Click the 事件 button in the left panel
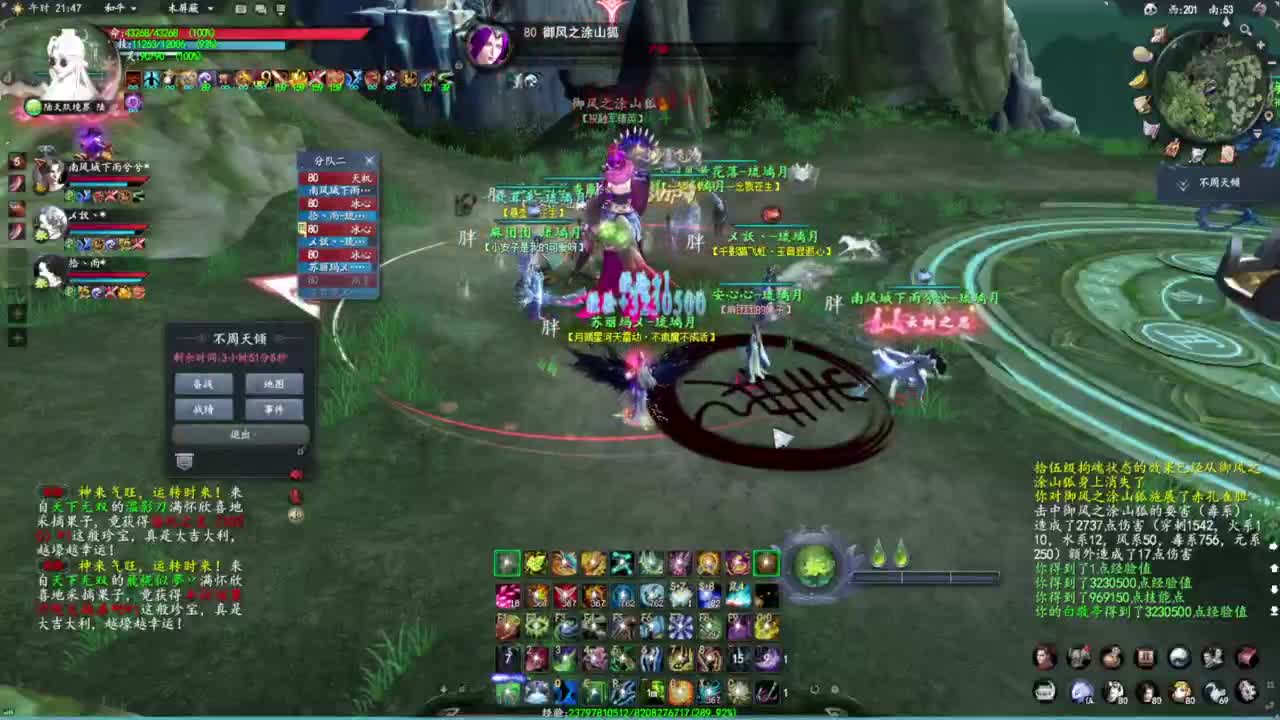The width and height of the screenshot is (1280, 720). tap(273, 408)
